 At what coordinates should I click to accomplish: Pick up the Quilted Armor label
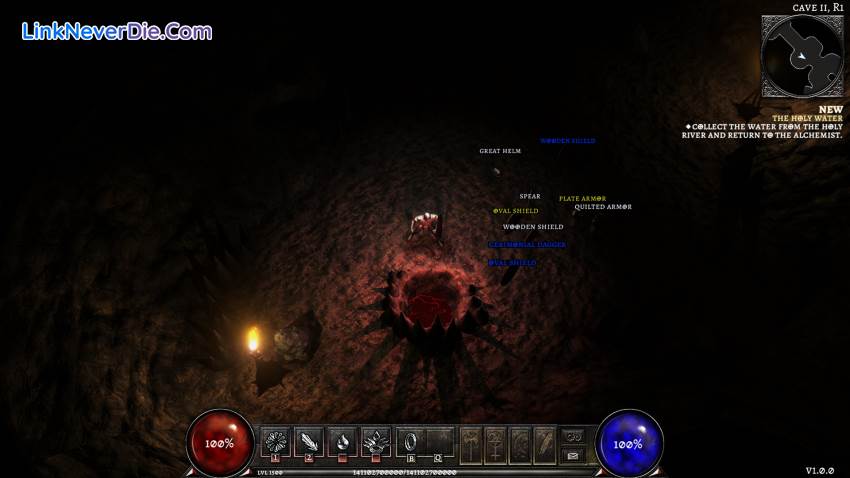coord(603,207)
